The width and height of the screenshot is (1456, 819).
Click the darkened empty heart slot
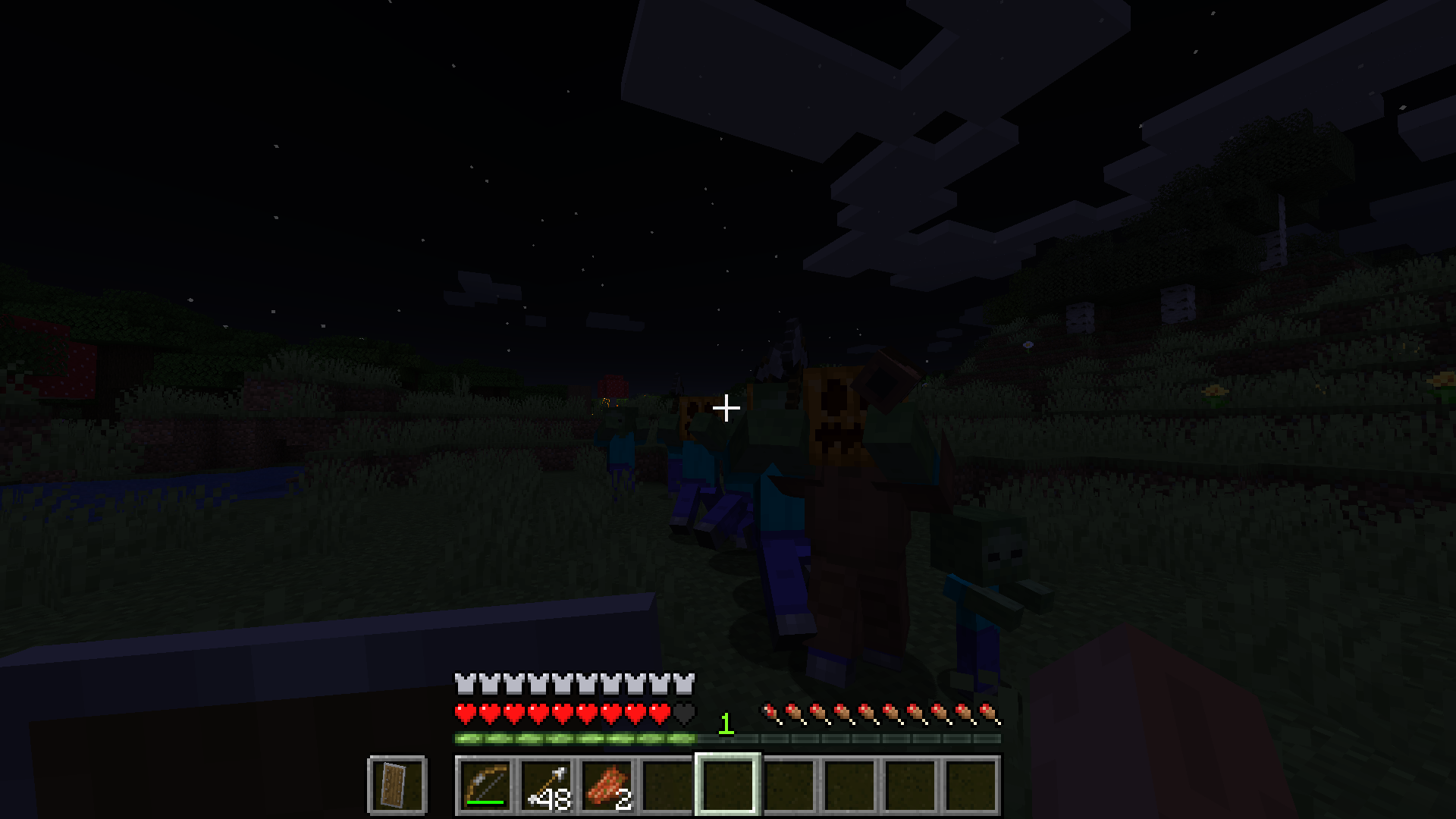tap(682, 711)
